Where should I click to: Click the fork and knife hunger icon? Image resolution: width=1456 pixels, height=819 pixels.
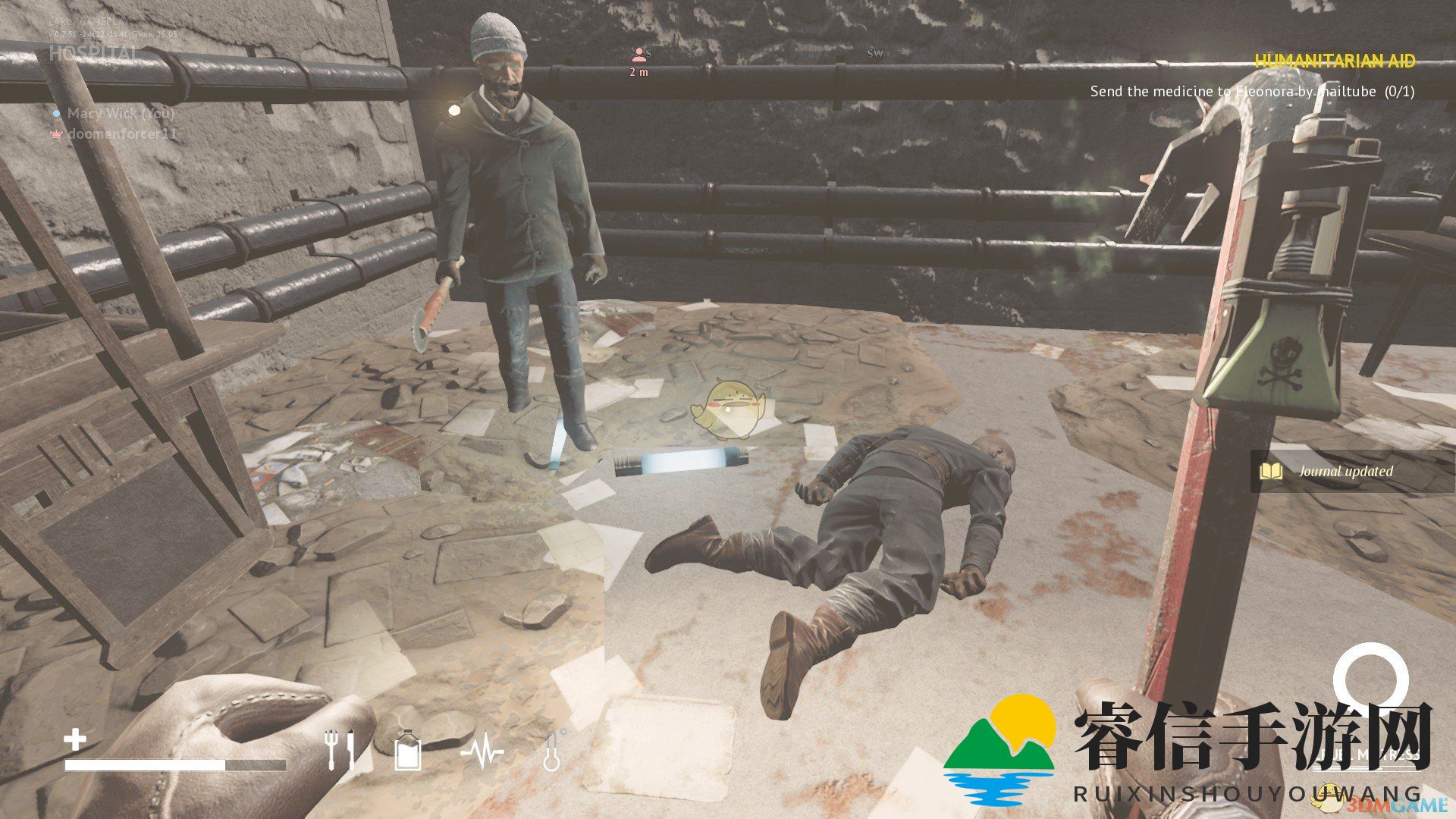[338, 749]
